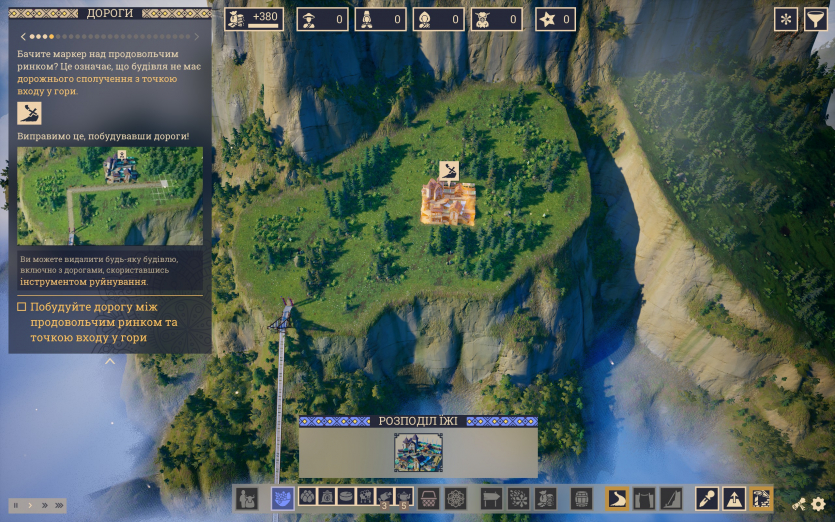The height and width of the screenshot is (522, 835).
Task: Open the coins treasury counter
Action: coord(254,19)
